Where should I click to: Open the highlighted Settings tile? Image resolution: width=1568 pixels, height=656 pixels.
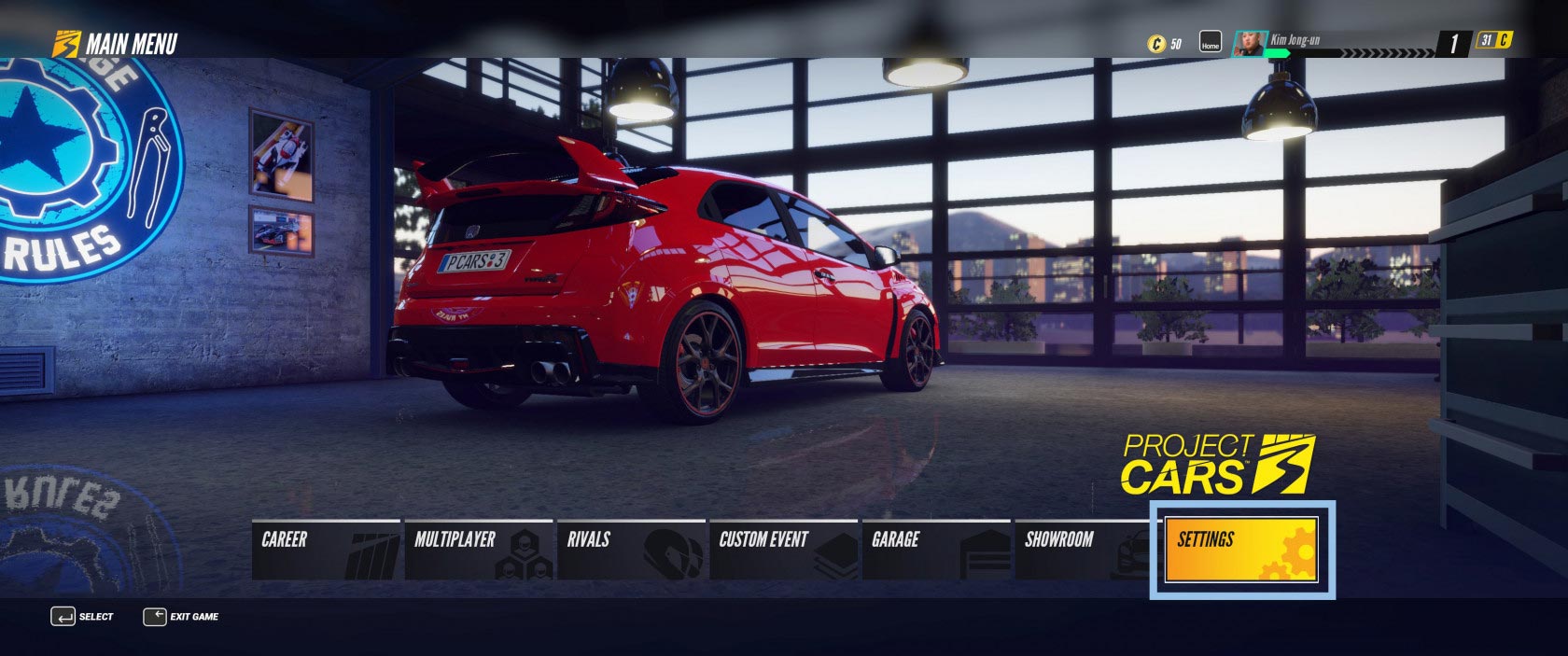click(x=1241, y=550)
